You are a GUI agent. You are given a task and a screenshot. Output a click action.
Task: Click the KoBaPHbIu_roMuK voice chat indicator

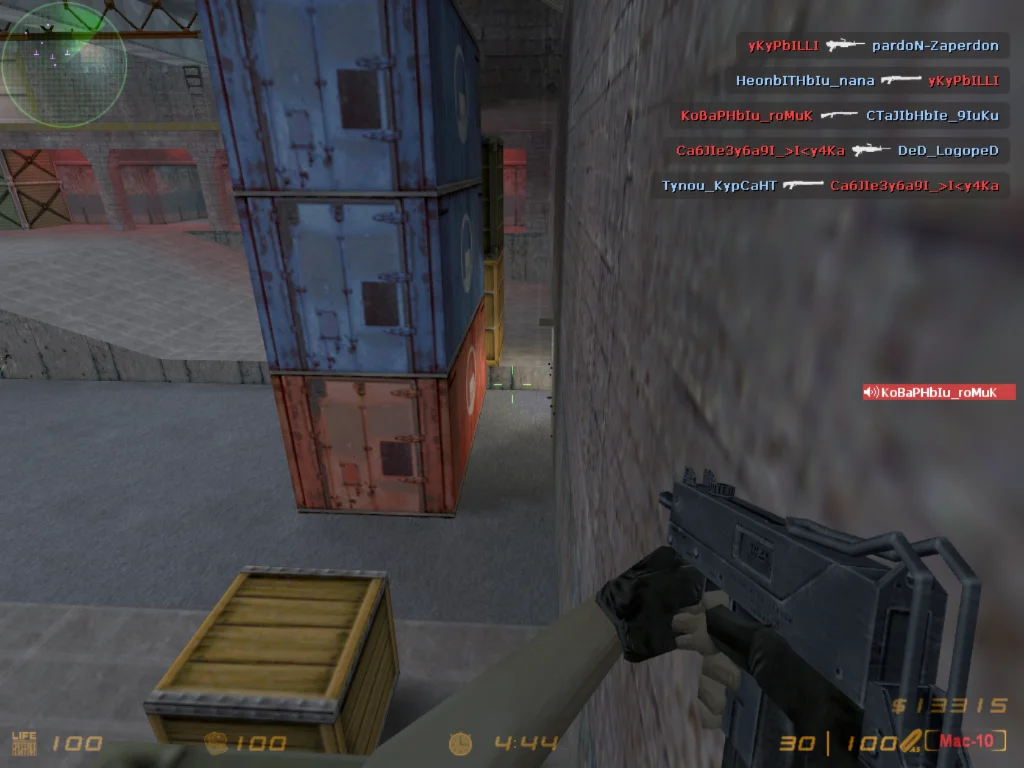[x=939, y=392]
